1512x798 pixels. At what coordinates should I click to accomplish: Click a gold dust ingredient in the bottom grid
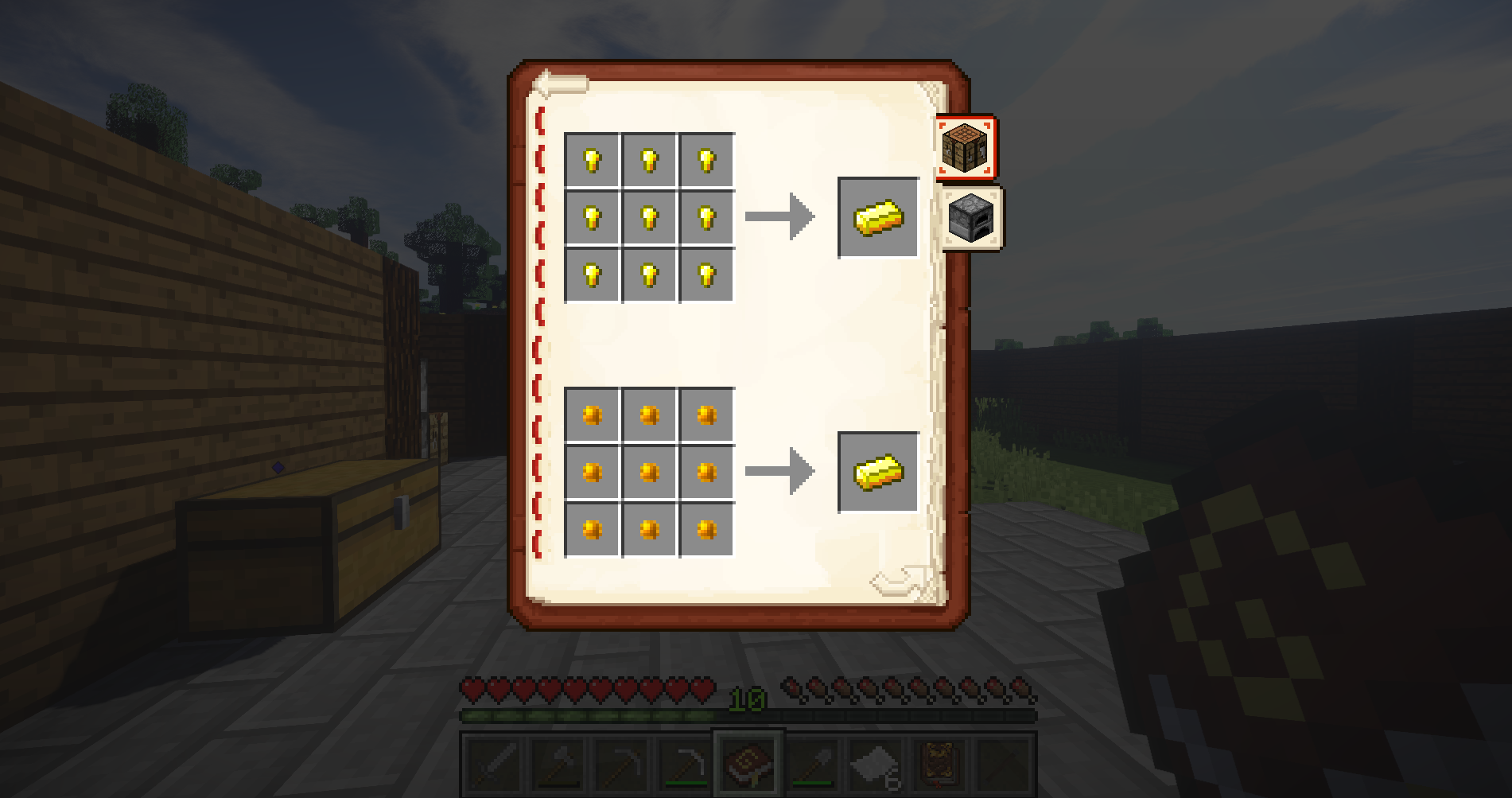[x=649, y=472]
